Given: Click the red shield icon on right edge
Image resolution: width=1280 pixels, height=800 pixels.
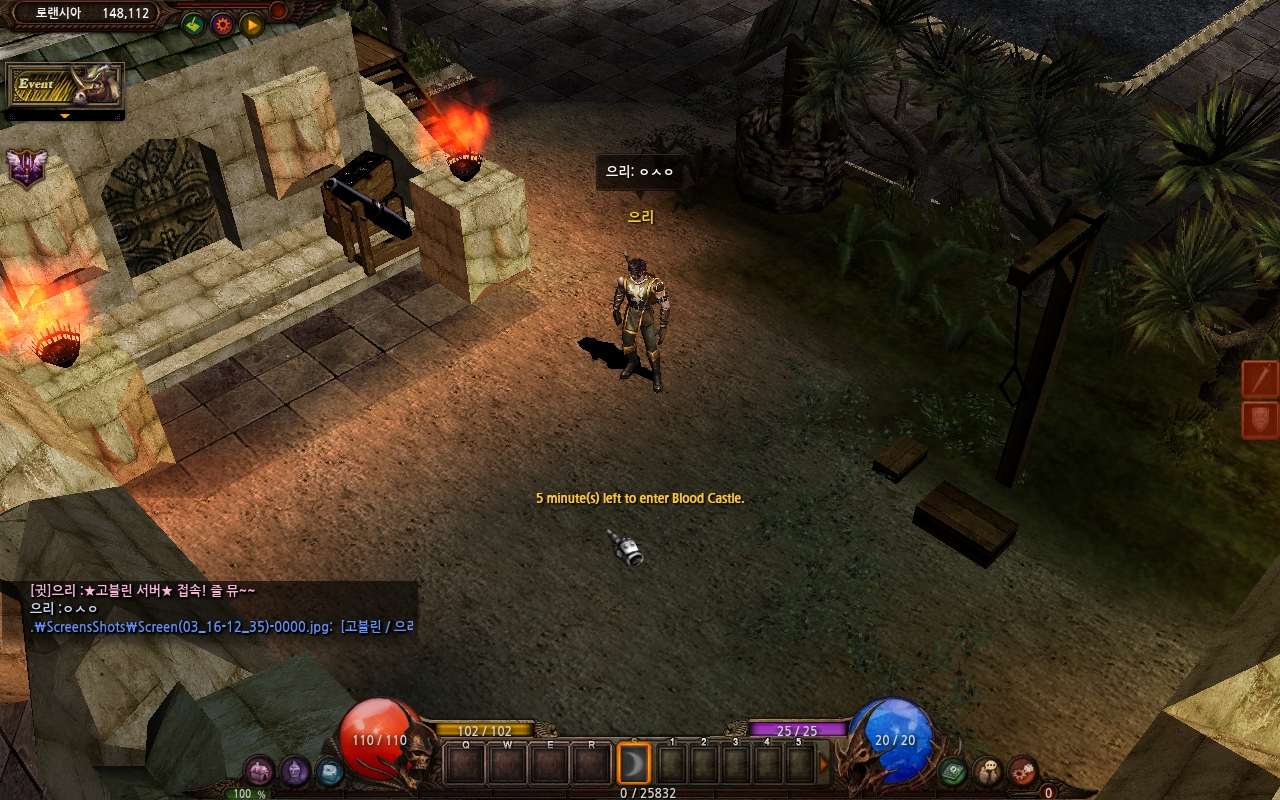Looking at the screenshot, I should tap(1261, 420).
